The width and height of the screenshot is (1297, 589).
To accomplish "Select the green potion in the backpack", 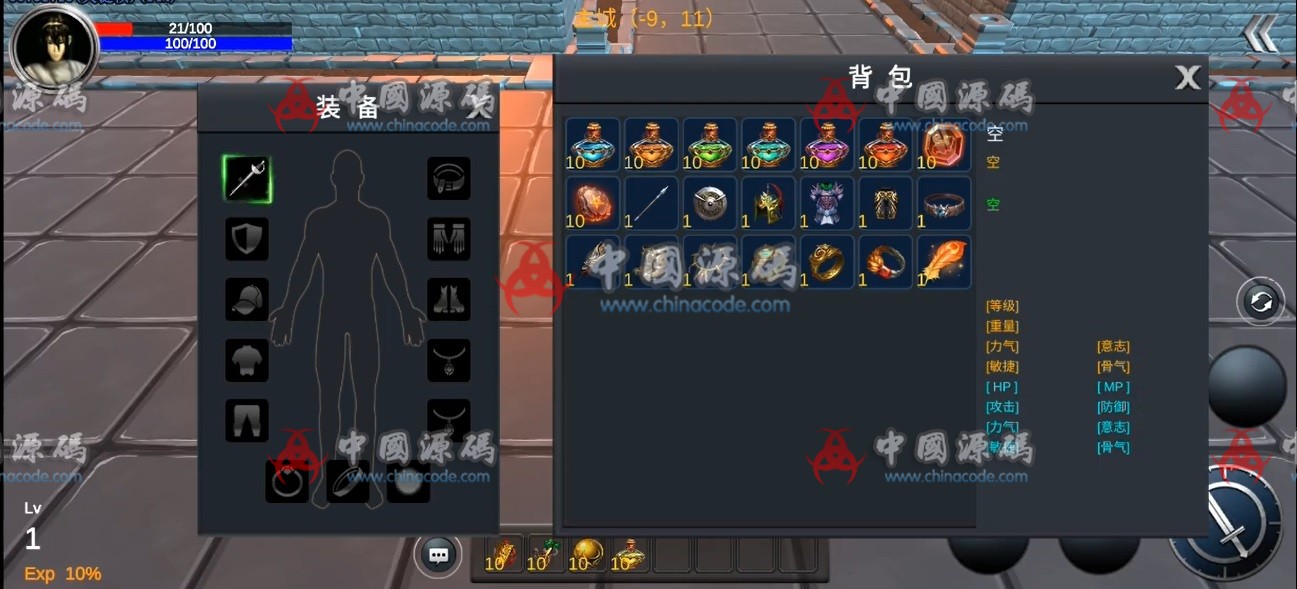I will [709, 145].
